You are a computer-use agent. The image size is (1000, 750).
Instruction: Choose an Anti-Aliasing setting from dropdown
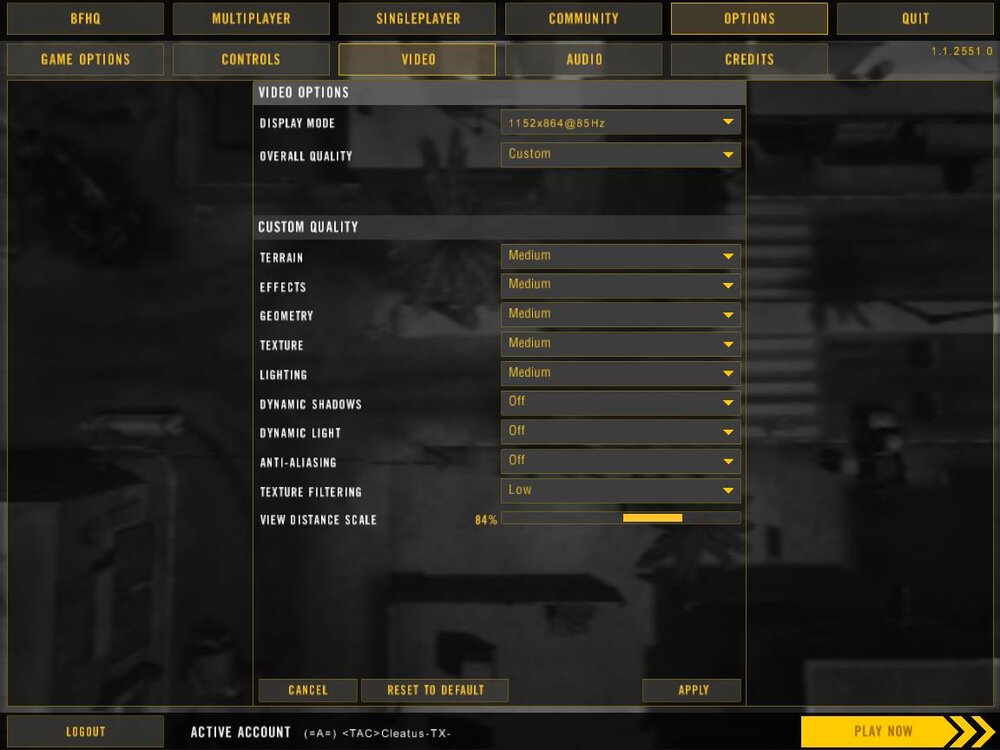pos(620,461)
